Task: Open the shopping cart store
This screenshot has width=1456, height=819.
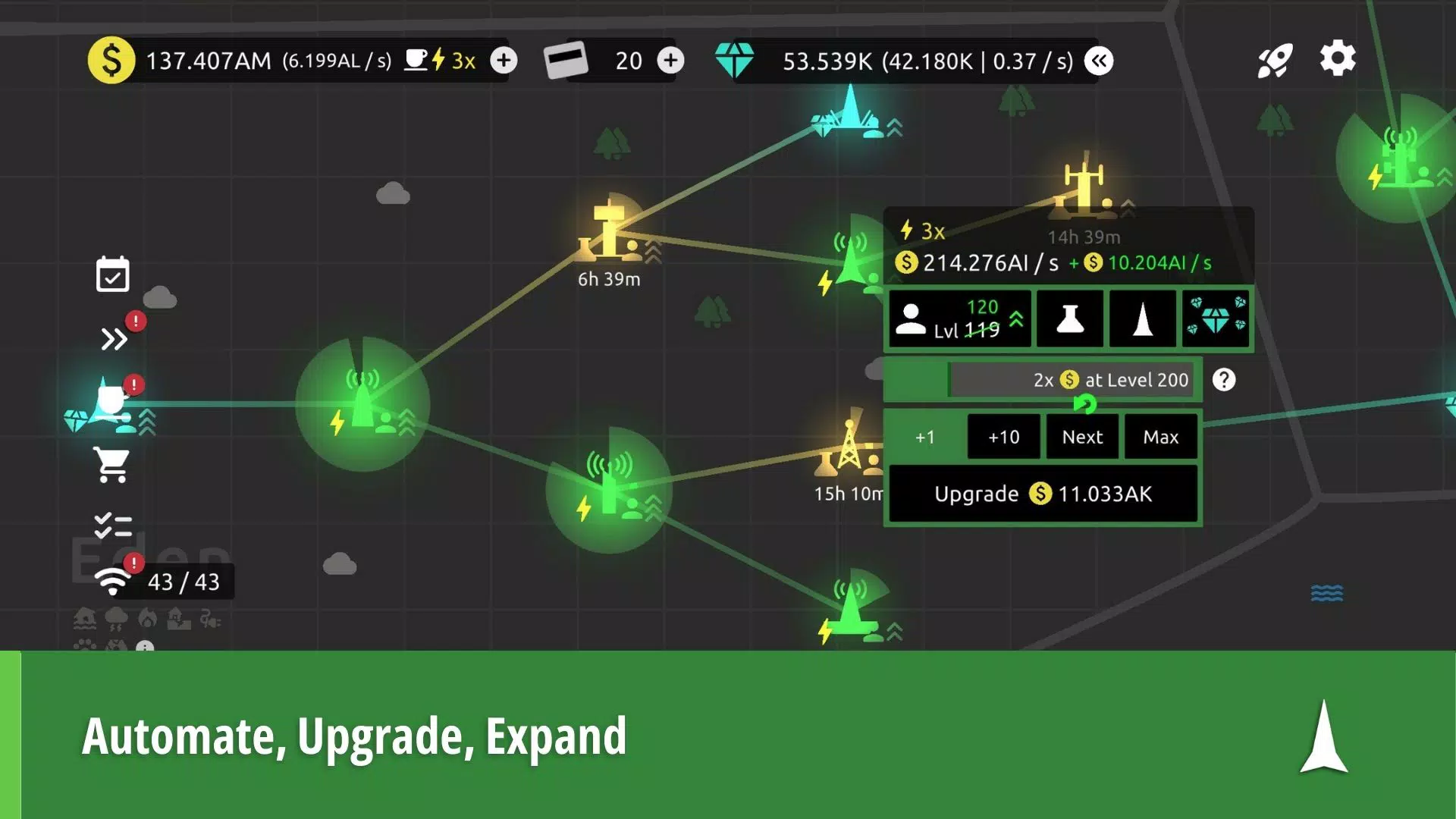Action: [x=112, y=463]
